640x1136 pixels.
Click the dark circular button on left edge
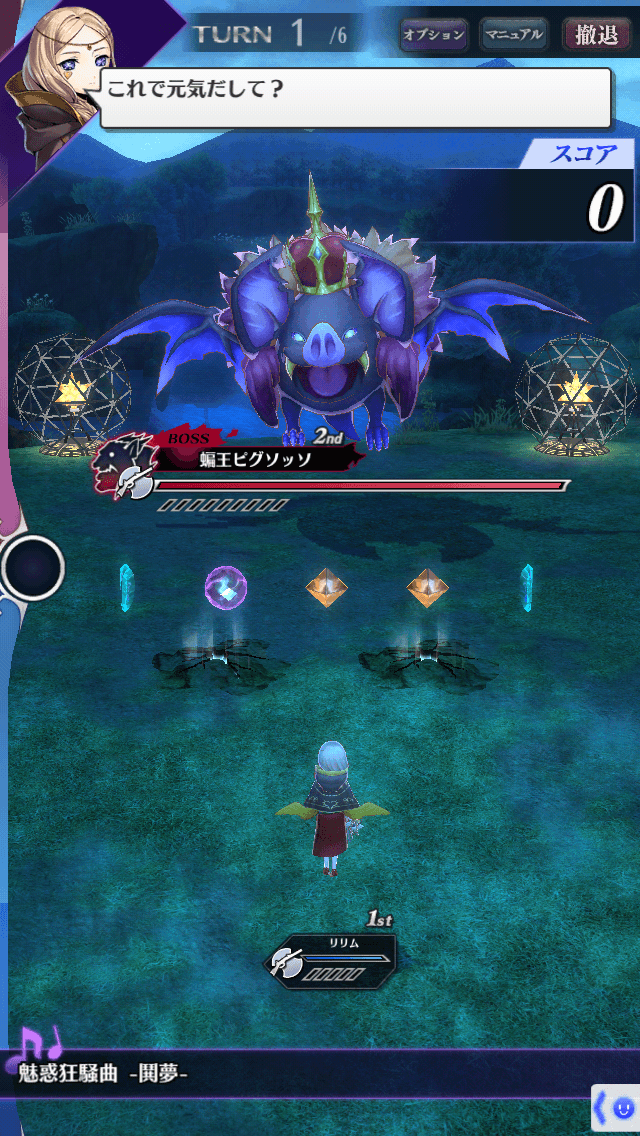[33, 568]
